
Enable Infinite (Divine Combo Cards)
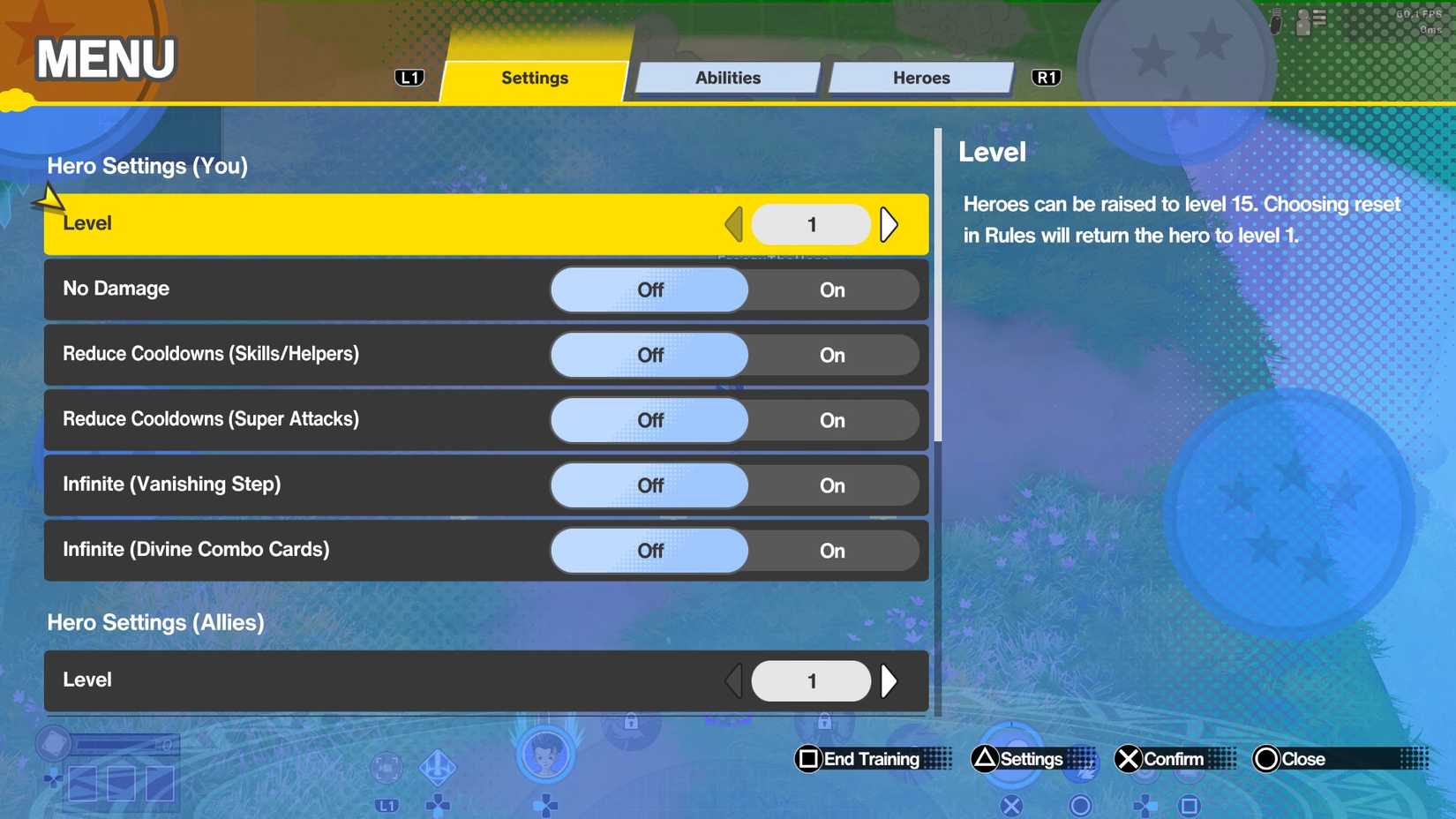832,551
